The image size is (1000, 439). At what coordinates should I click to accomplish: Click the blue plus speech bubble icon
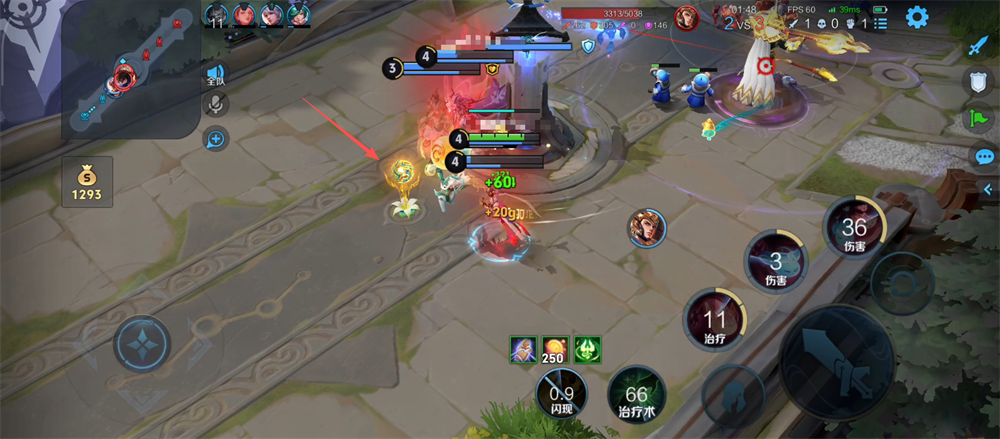(x=215, y=140)
